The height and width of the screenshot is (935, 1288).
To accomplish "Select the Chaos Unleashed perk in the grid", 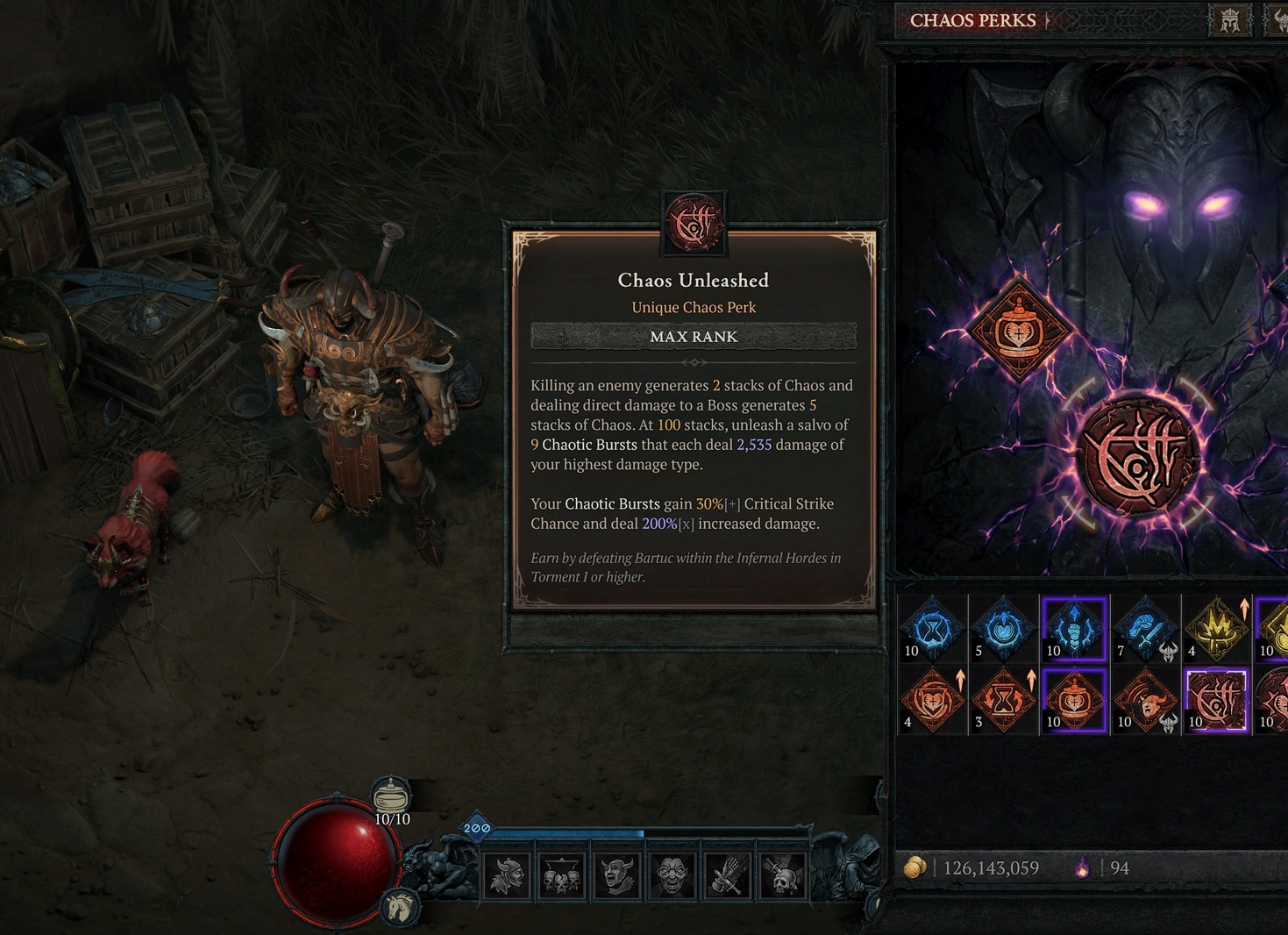I will pos(1215,701).
